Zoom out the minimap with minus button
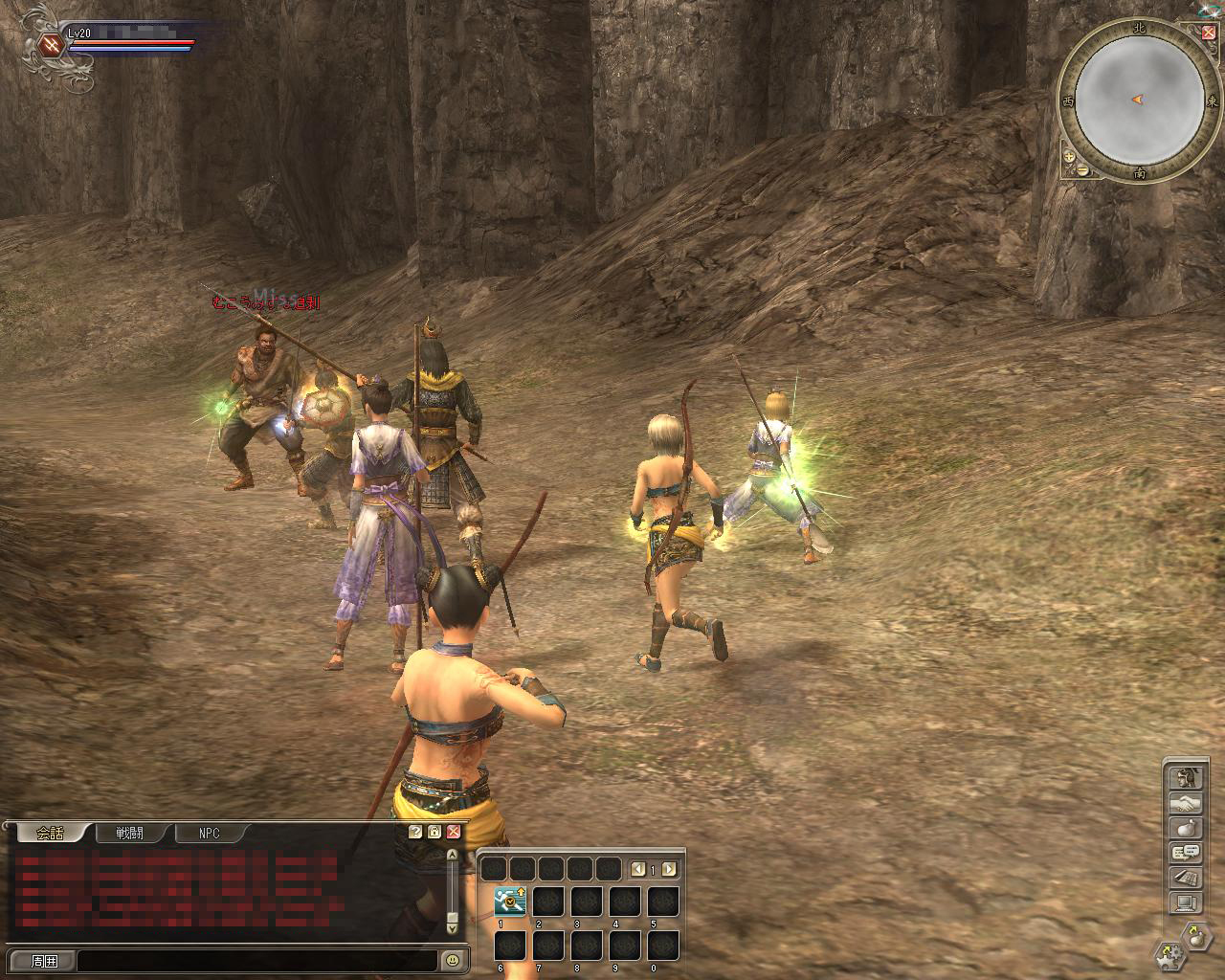 (x=1082, y=169)
